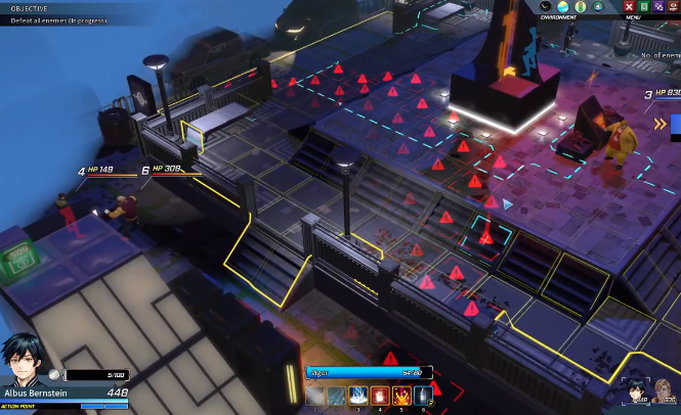The height and width of the screenshot is (415, 681).
Task: Click the red X menu button
Action: [629, 7]
